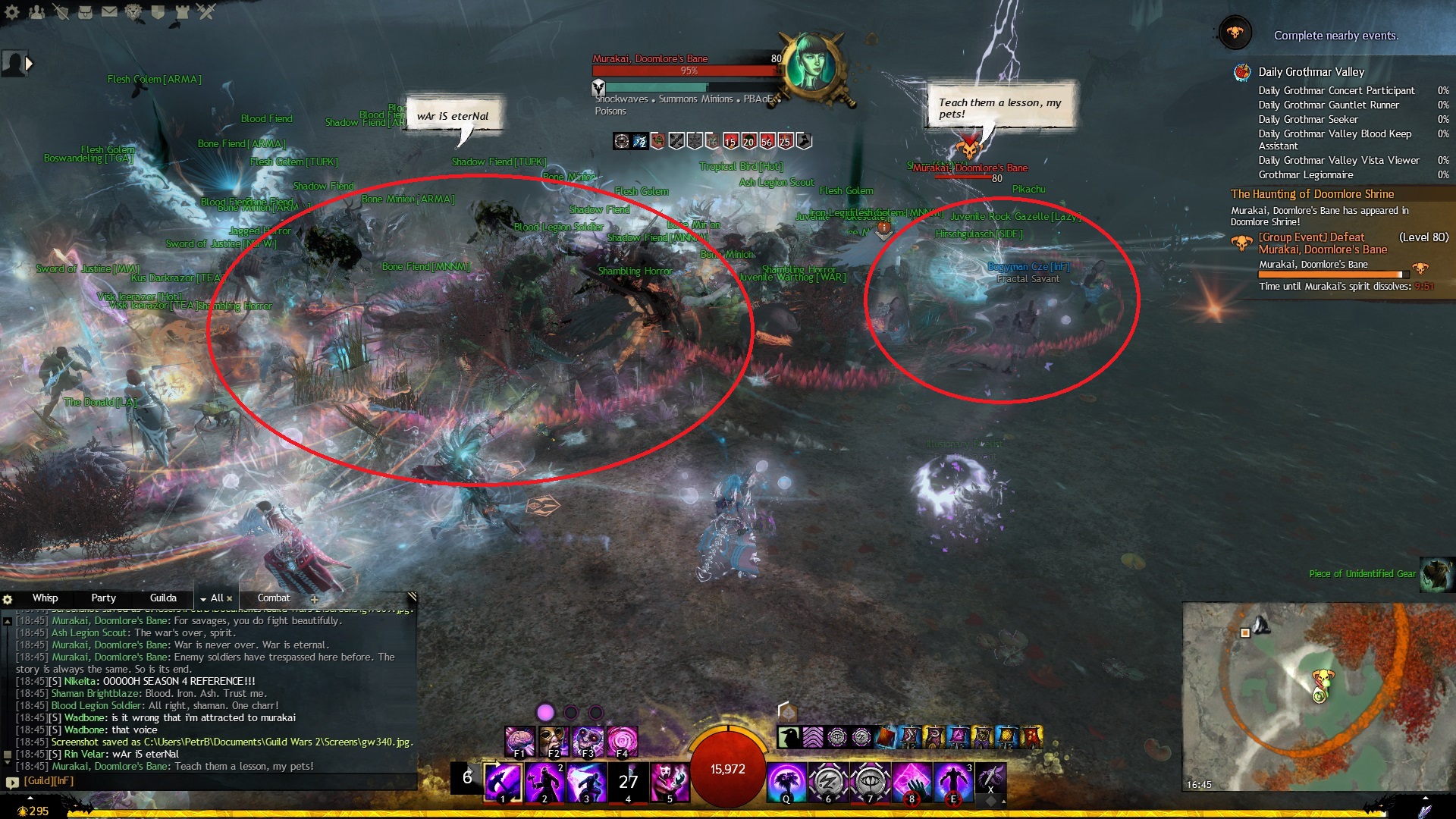Use the axe weapon skill in slot 1
This screenshot has width=1456, height=819.
coord(503,783)
